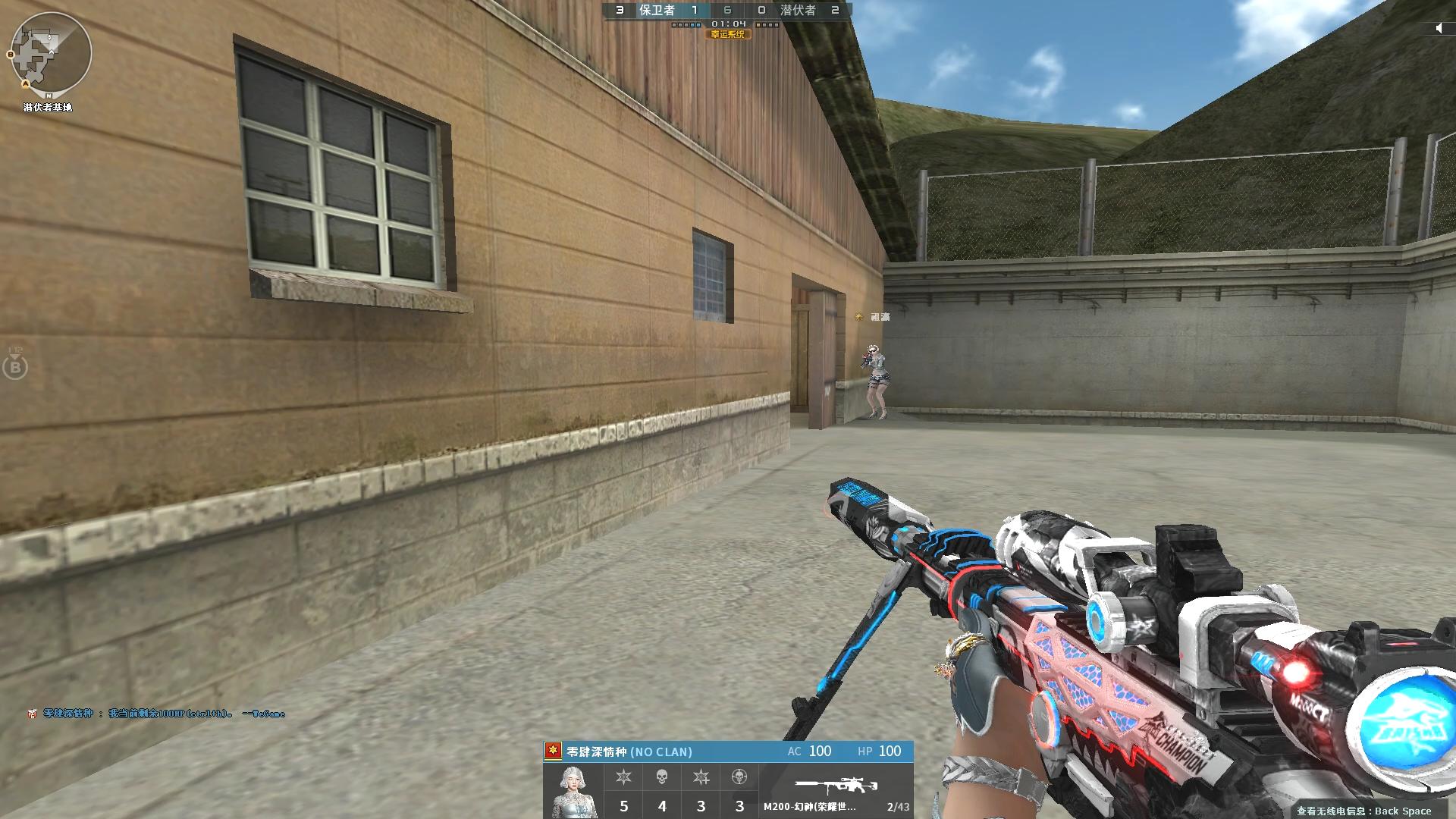Click the crosshair skull headshot icon
The image size is (1456, 819).
click(x=739, y=777)
